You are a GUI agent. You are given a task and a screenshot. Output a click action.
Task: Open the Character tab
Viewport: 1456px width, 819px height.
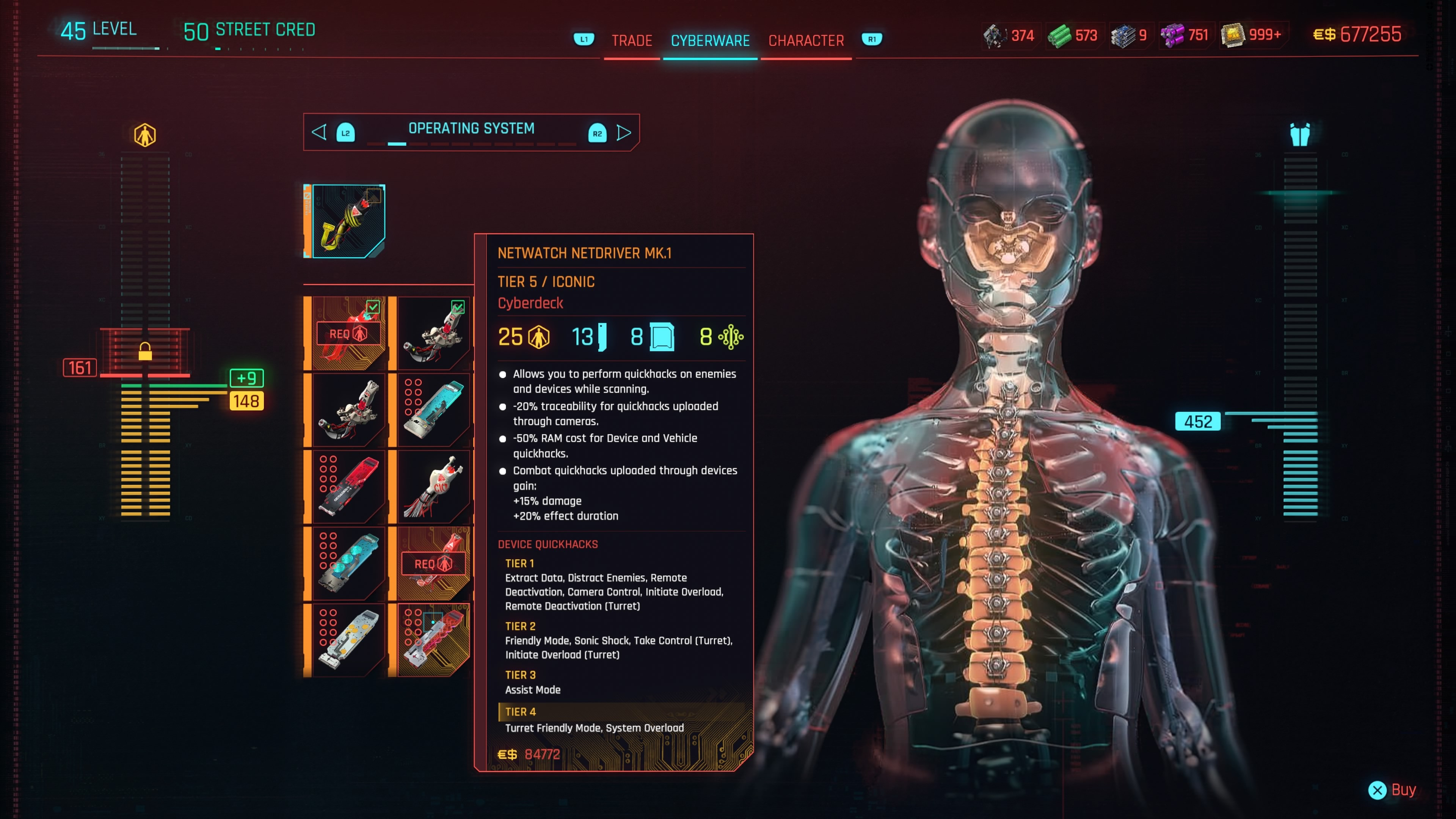pyautogui.click(x=805, y=41)
